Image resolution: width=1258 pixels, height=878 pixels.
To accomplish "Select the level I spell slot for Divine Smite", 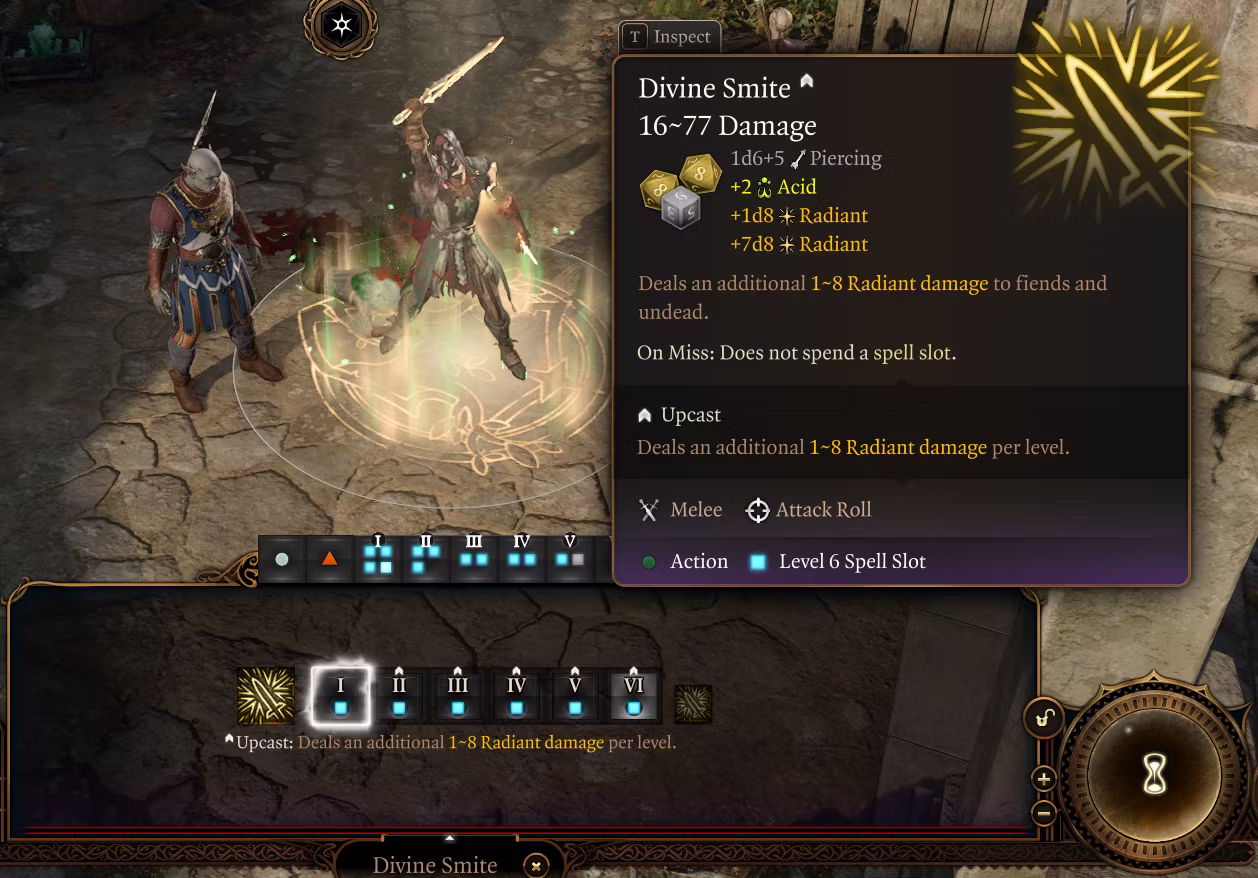I will (x=340, y=696).
